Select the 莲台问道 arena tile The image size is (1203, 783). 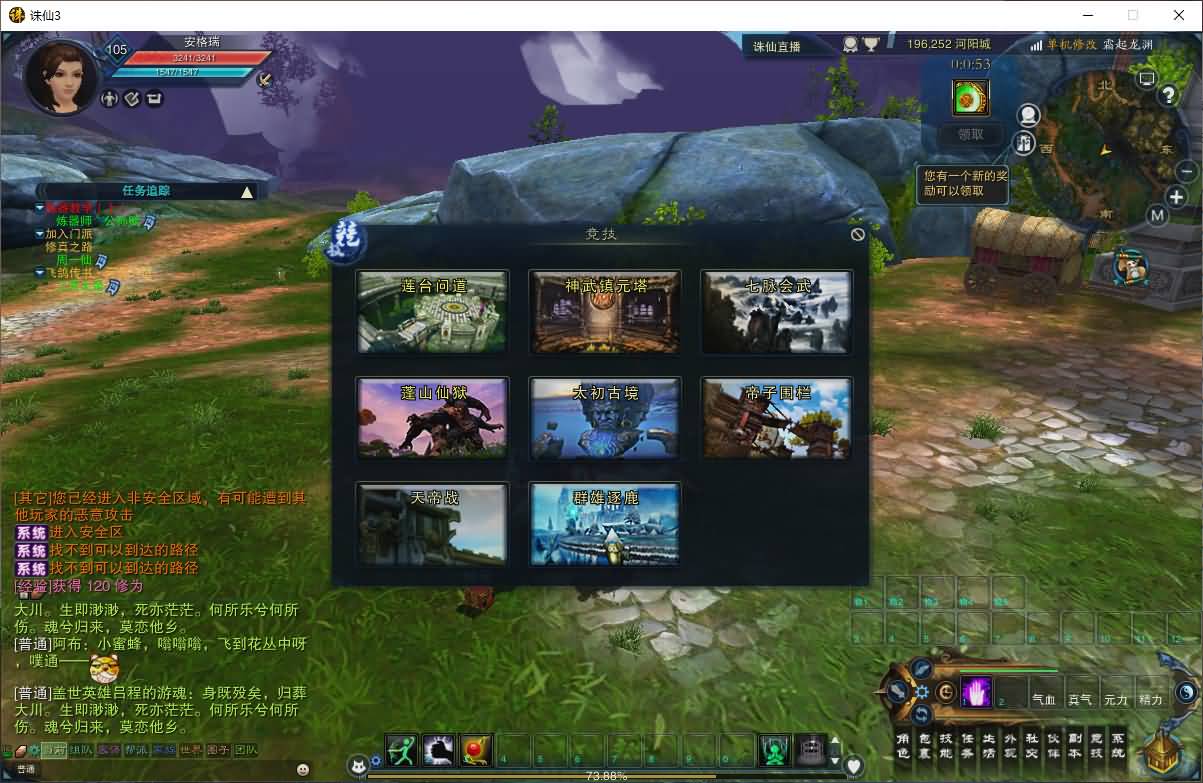(x=432, y=311)
